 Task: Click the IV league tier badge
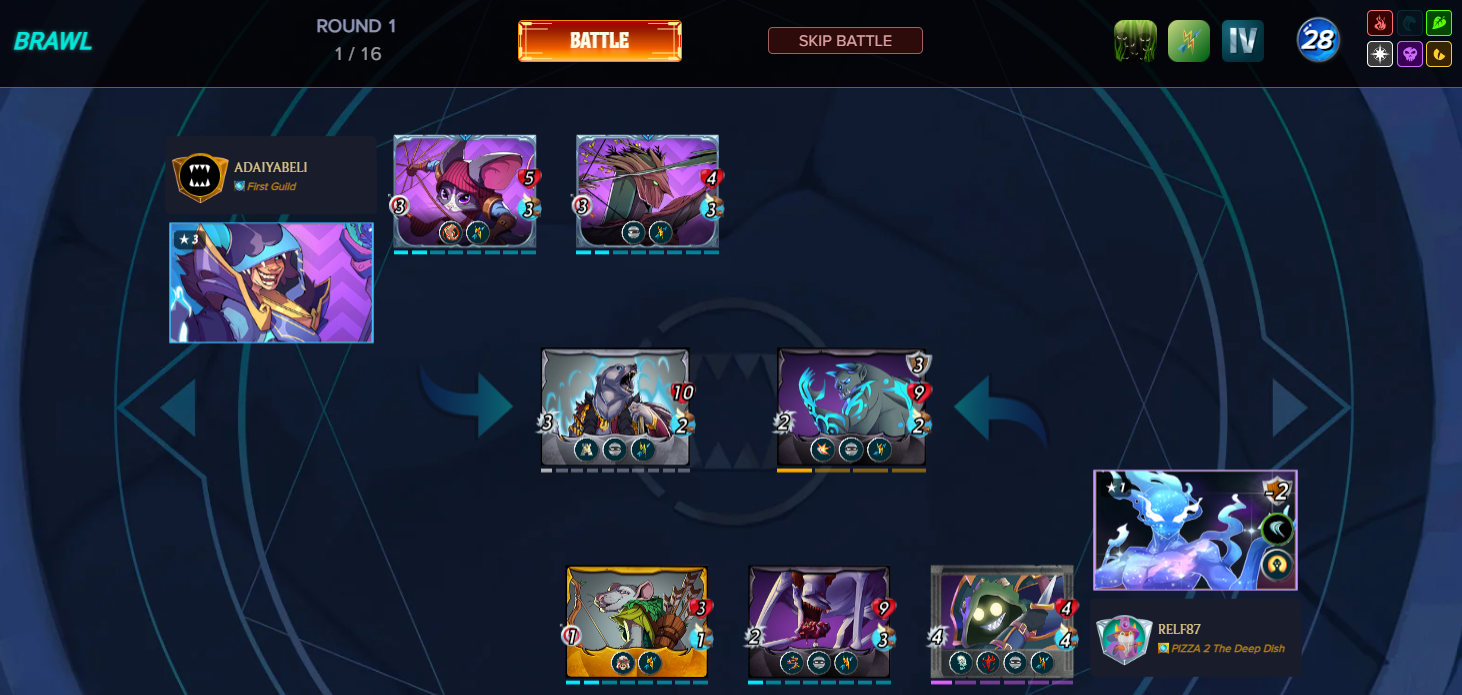[x=1243, y=41]
